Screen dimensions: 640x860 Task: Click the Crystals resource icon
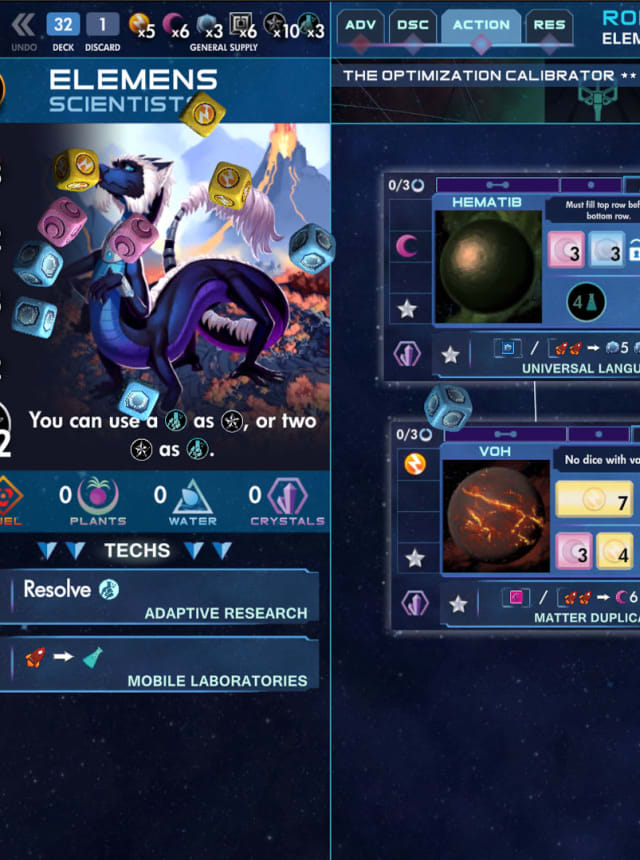[x=287, y=497]
